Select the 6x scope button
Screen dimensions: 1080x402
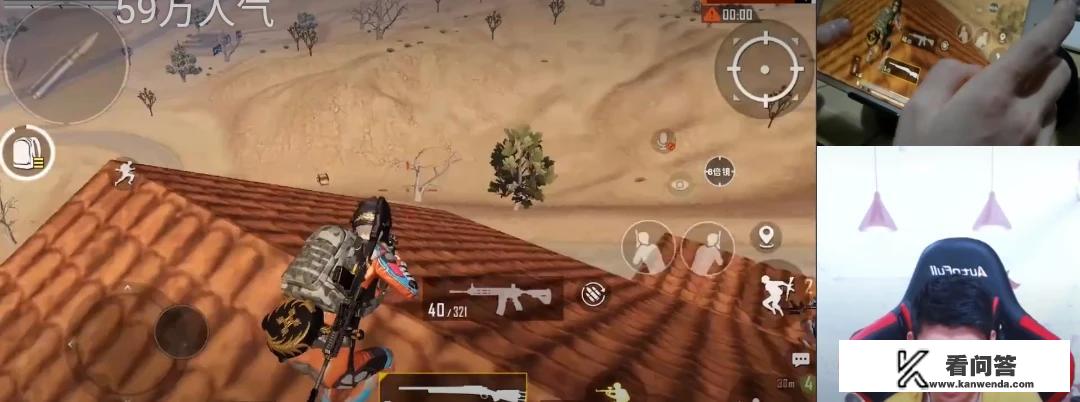[719, 171]
